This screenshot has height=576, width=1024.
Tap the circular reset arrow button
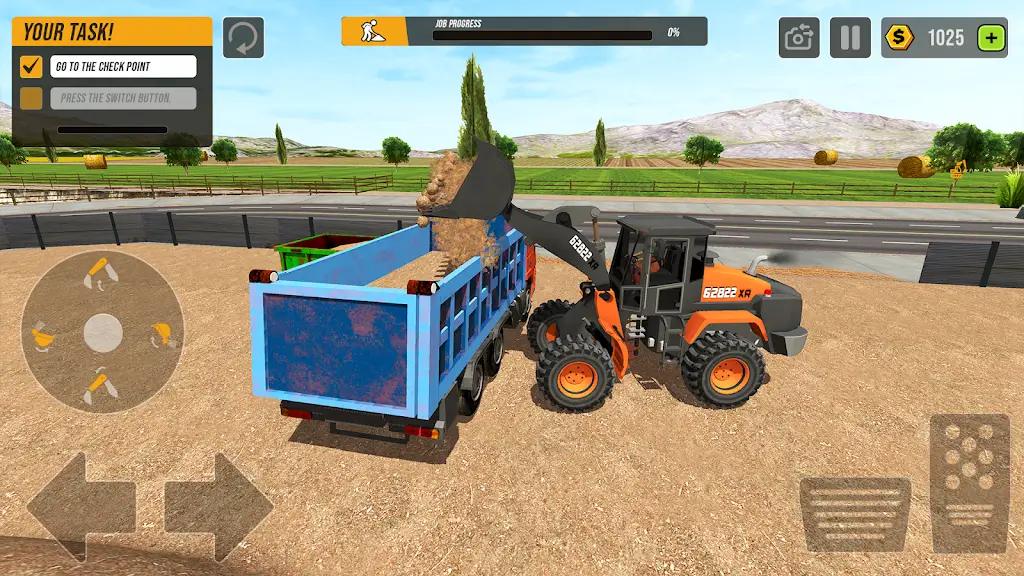(243, 38)
